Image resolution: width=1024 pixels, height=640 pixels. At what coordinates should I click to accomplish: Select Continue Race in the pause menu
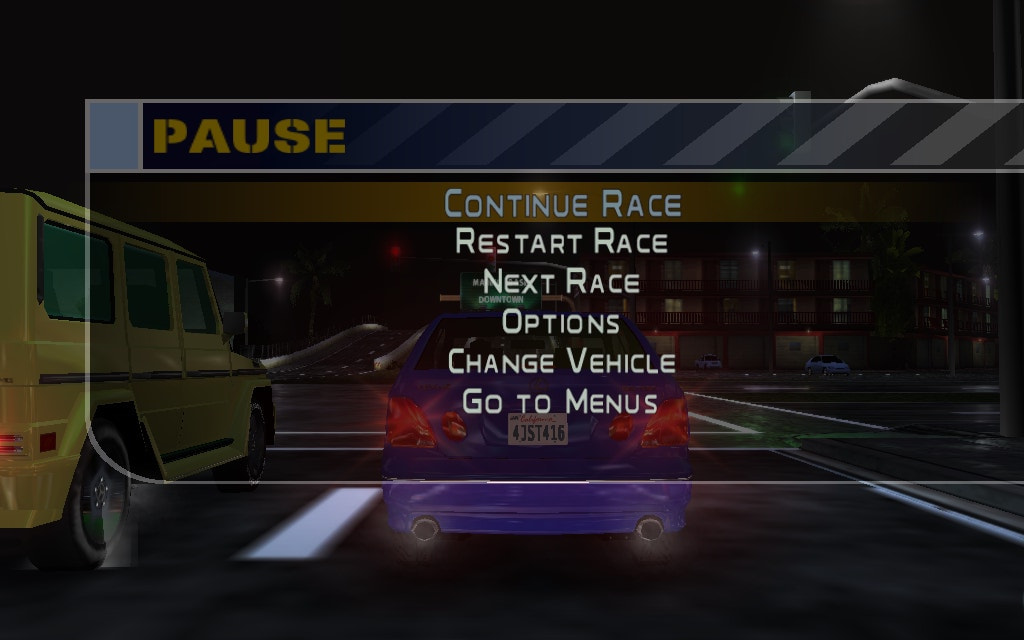tap(562, 203)
